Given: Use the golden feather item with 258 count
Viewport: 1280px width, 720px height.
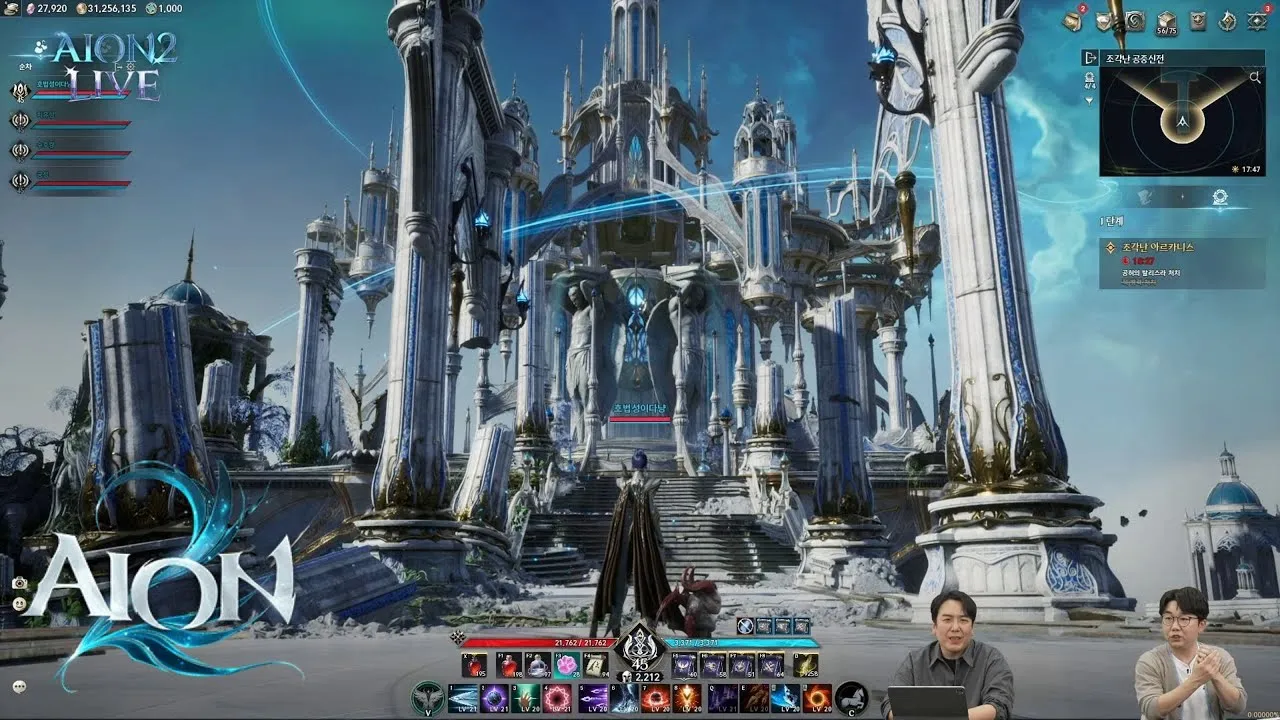Looking at the screenshot, I should click(806, 665).
